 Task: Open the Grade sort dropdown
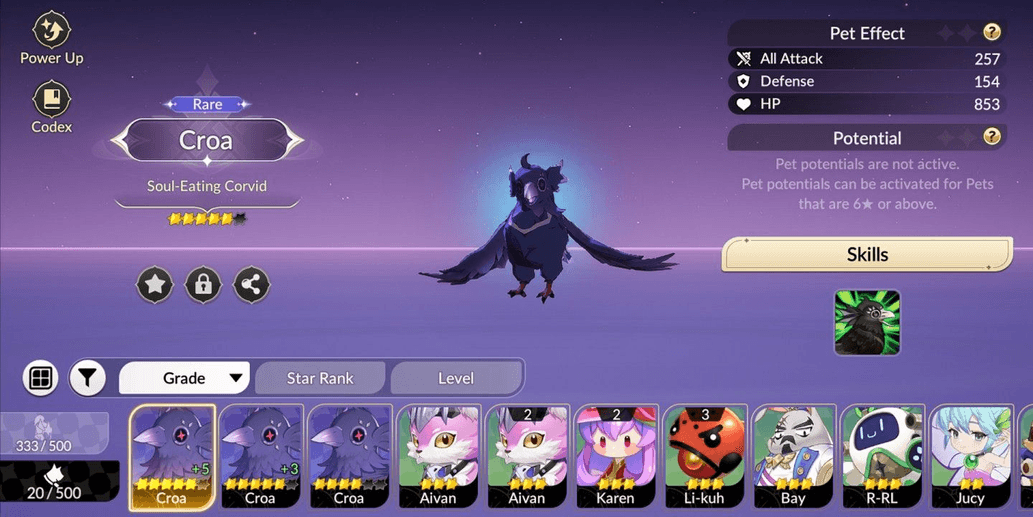point(185,378)
